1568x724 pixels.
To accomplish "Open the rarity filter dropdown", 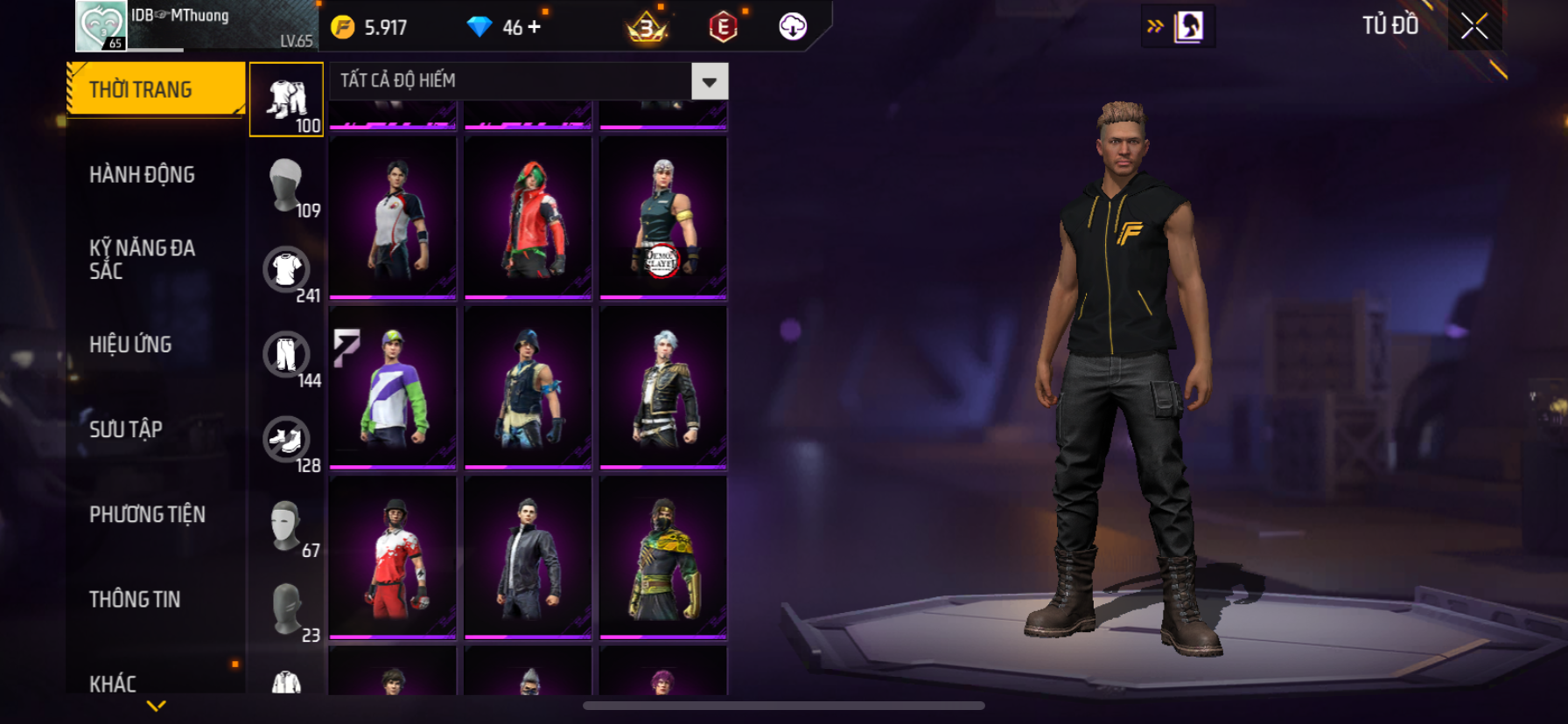I will click(x=709, y=81).
